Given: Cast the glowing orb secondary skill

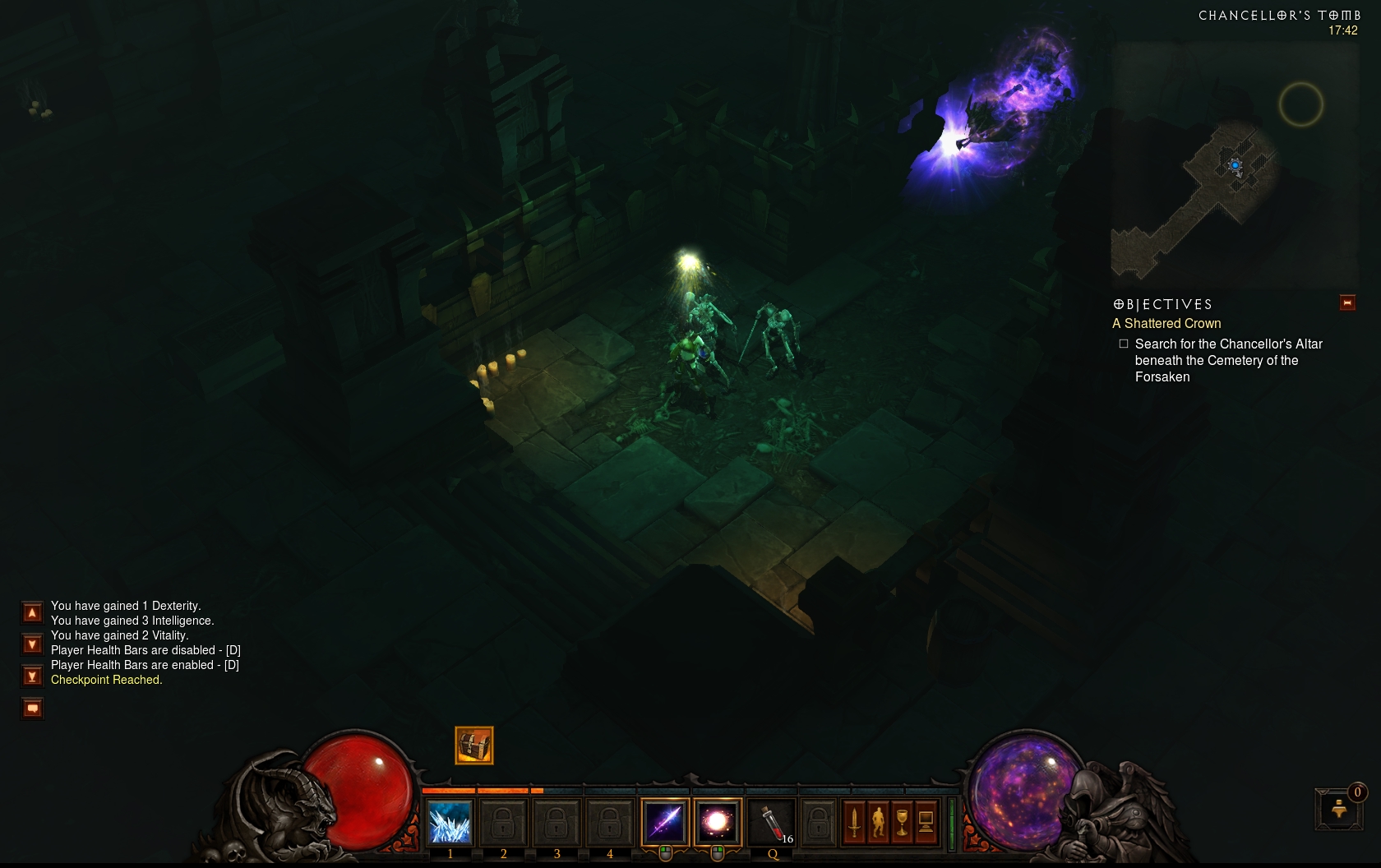Looking at the screenshot, I should point(718,822).
